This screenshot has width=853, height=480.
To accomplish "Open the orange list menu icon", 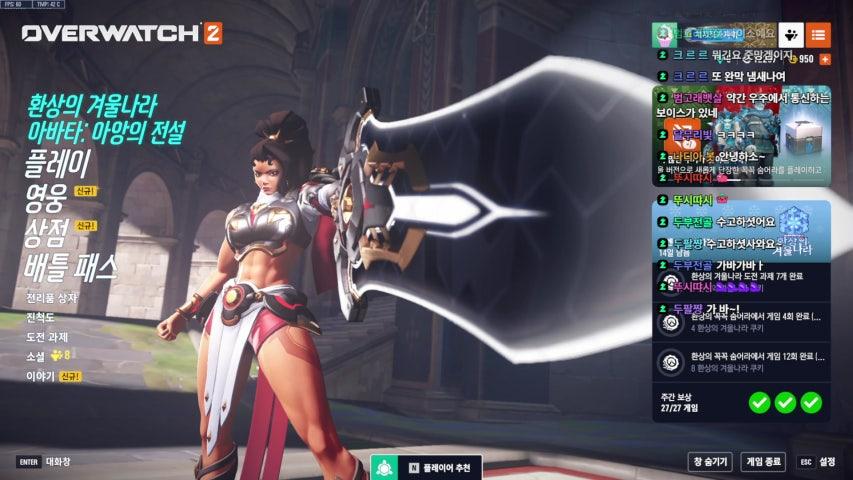I will tap(818, 35).
